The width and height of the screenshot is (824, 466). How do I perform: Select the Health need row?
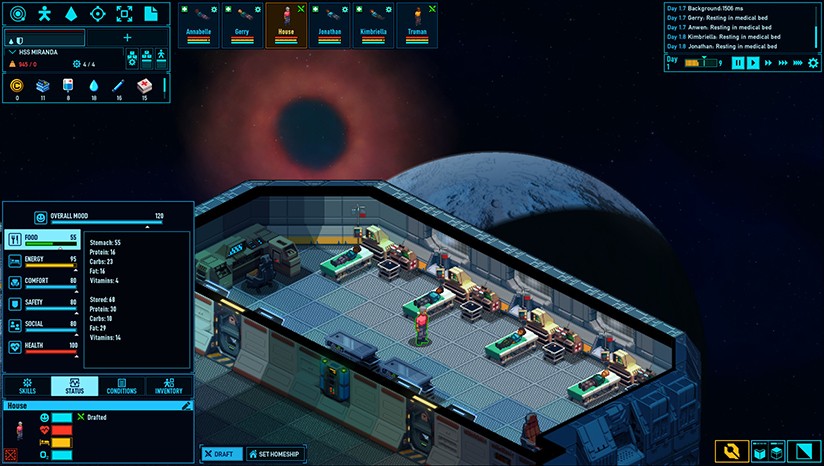[42, 347]
